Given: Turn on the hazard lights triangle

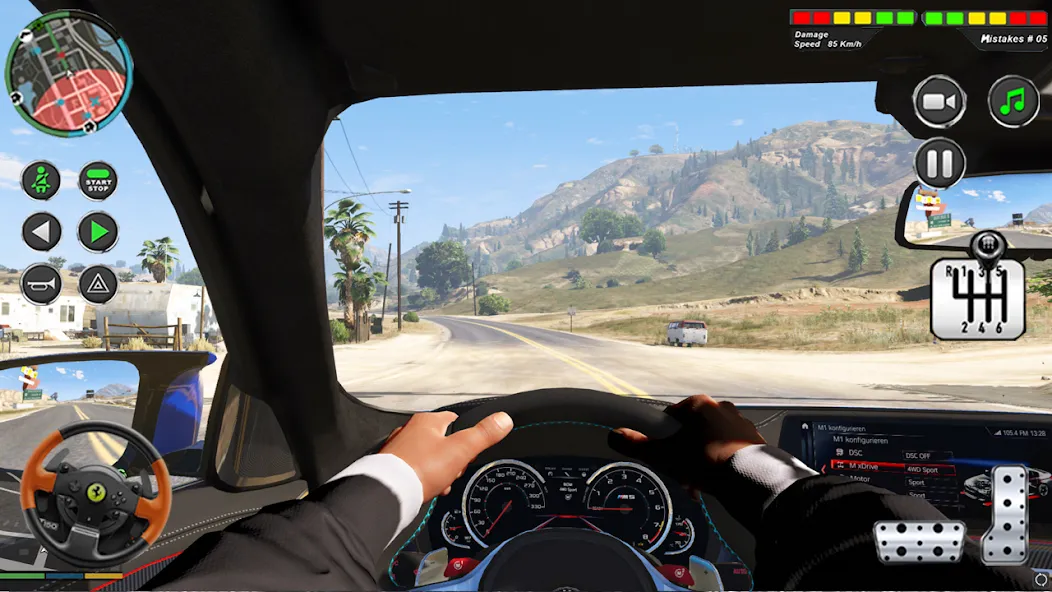Looking at the screenshot, I should coord(98,284).
